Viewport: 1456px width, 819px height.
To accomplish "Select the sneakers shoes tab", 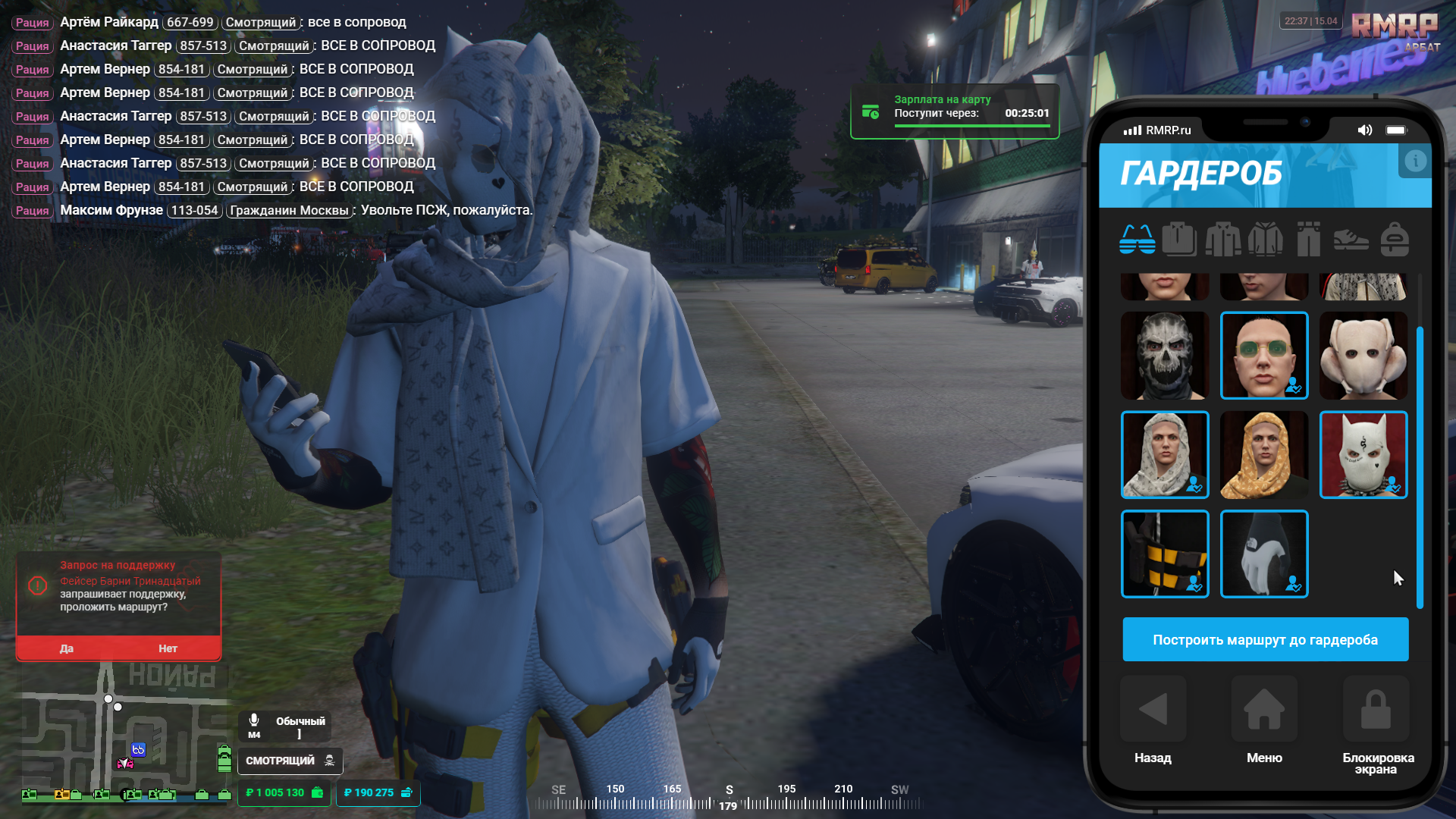I will (x=1351, y=240).
